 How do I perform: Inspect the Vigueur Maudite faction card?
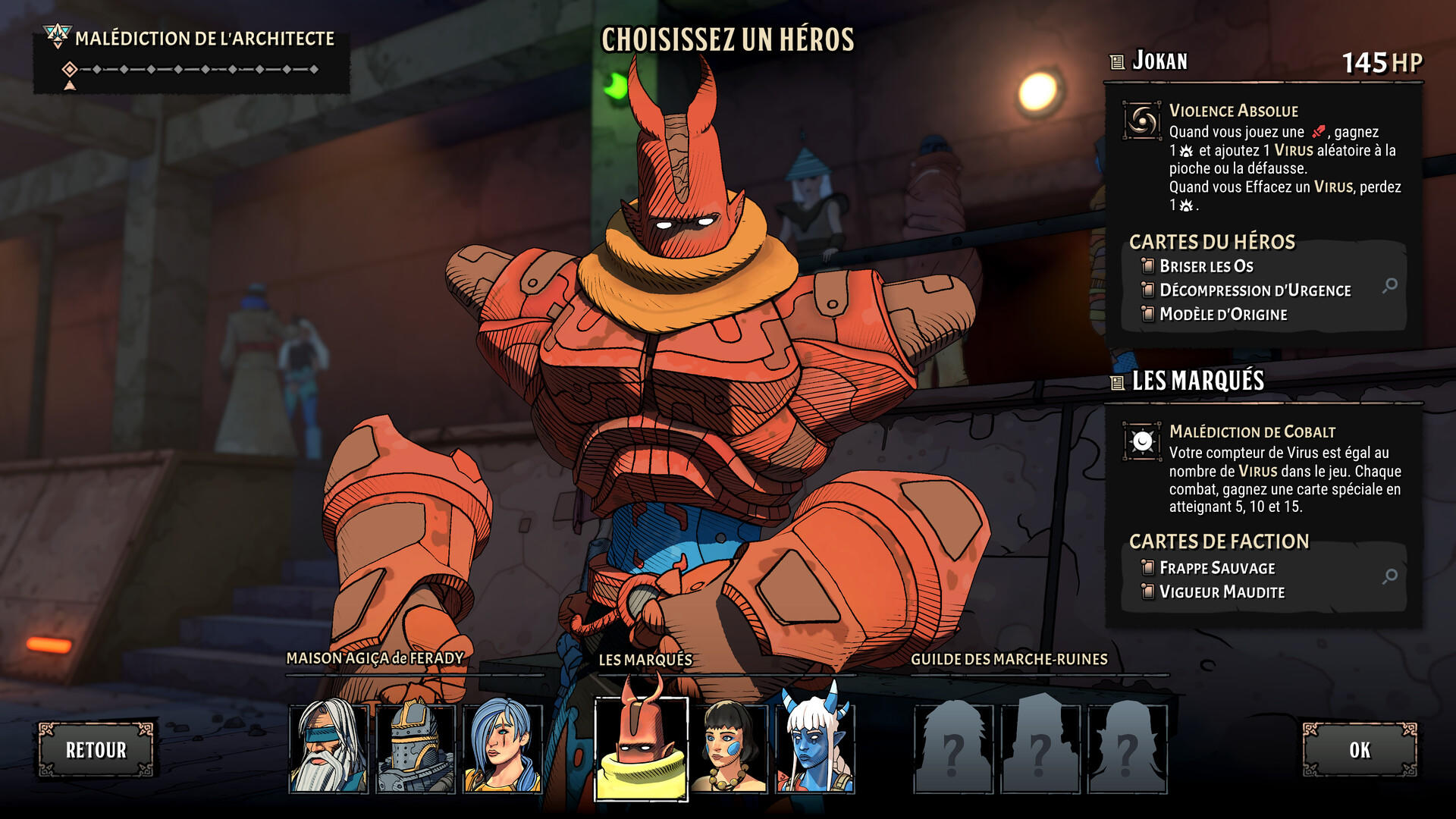[x=1221, y=592]
